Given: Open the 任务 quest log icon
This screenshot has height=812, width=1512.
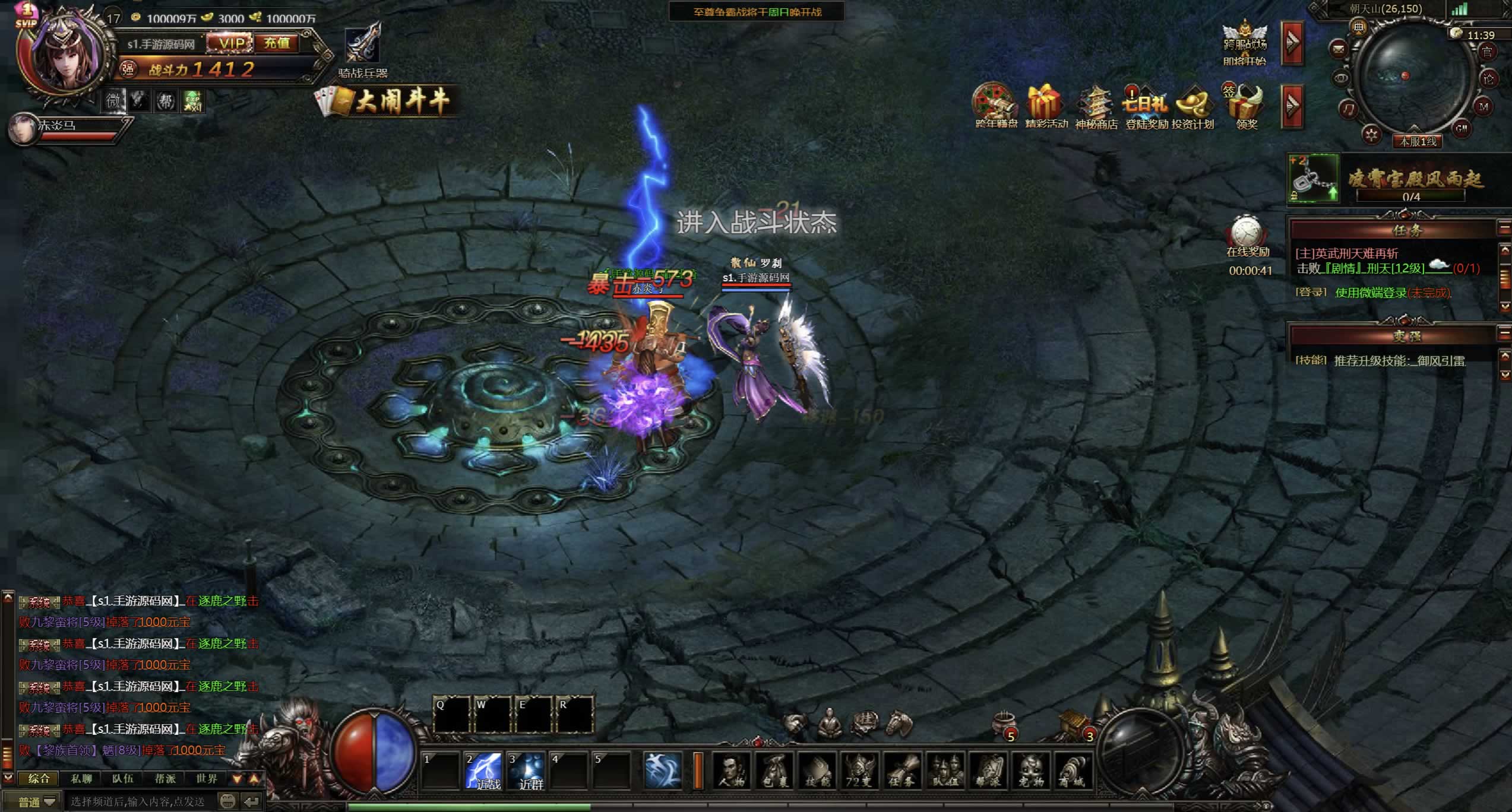Looking at the screenshot, I should coord(902,772).
